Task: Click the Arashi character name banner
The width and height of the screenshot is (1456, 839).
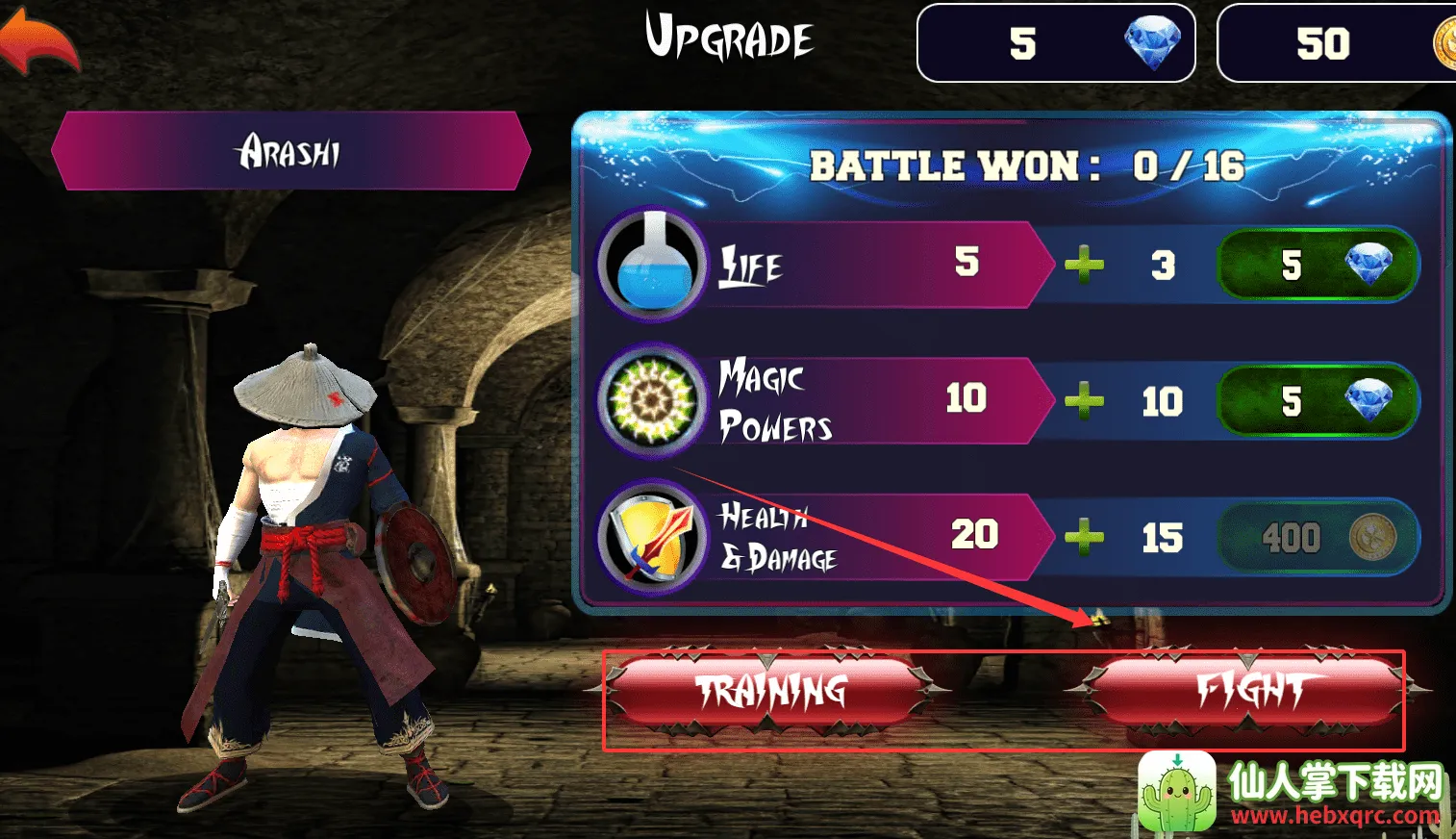Action: (290, 151)
